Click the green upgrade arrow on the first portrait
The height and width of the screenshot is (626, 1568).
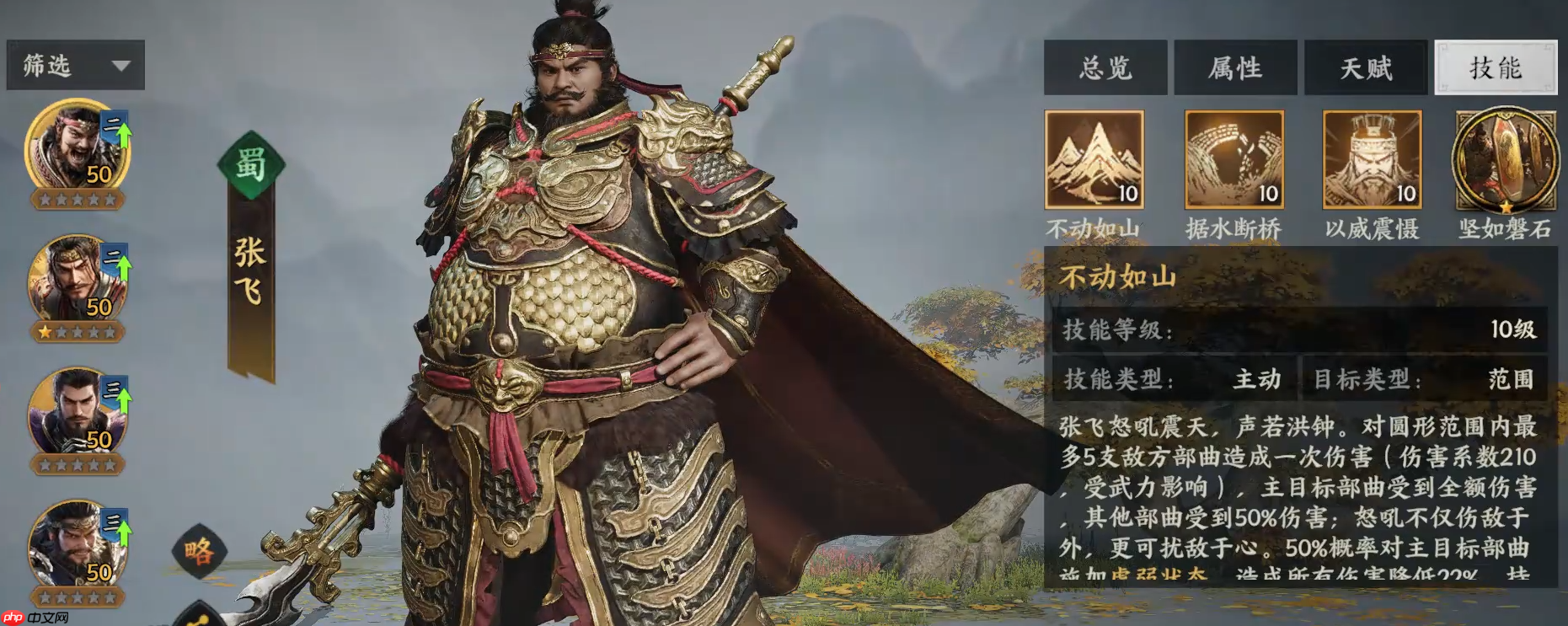(x=122, y=135)
